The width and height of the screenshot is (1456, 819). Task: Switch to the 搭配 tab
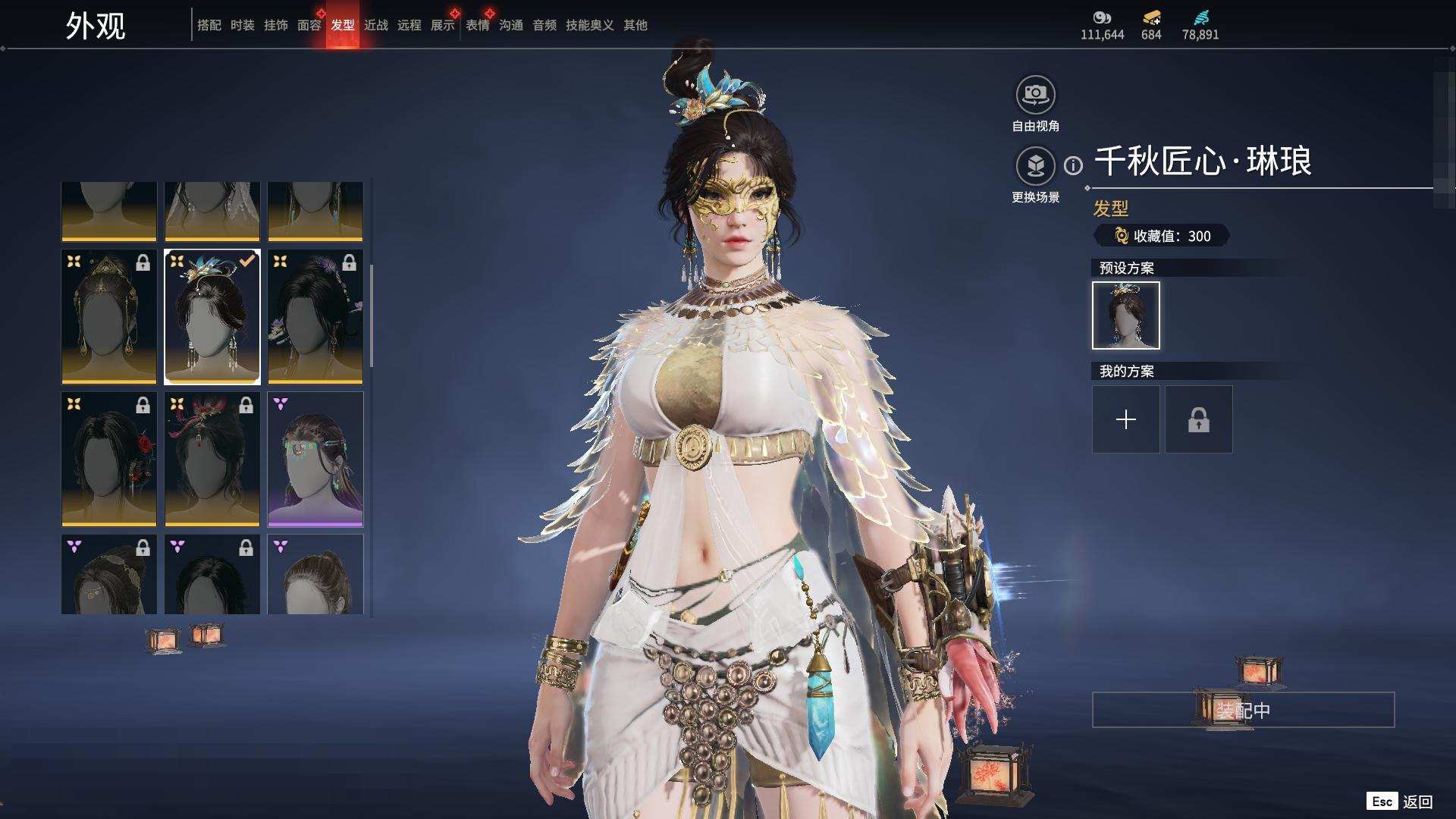(209, 25)
